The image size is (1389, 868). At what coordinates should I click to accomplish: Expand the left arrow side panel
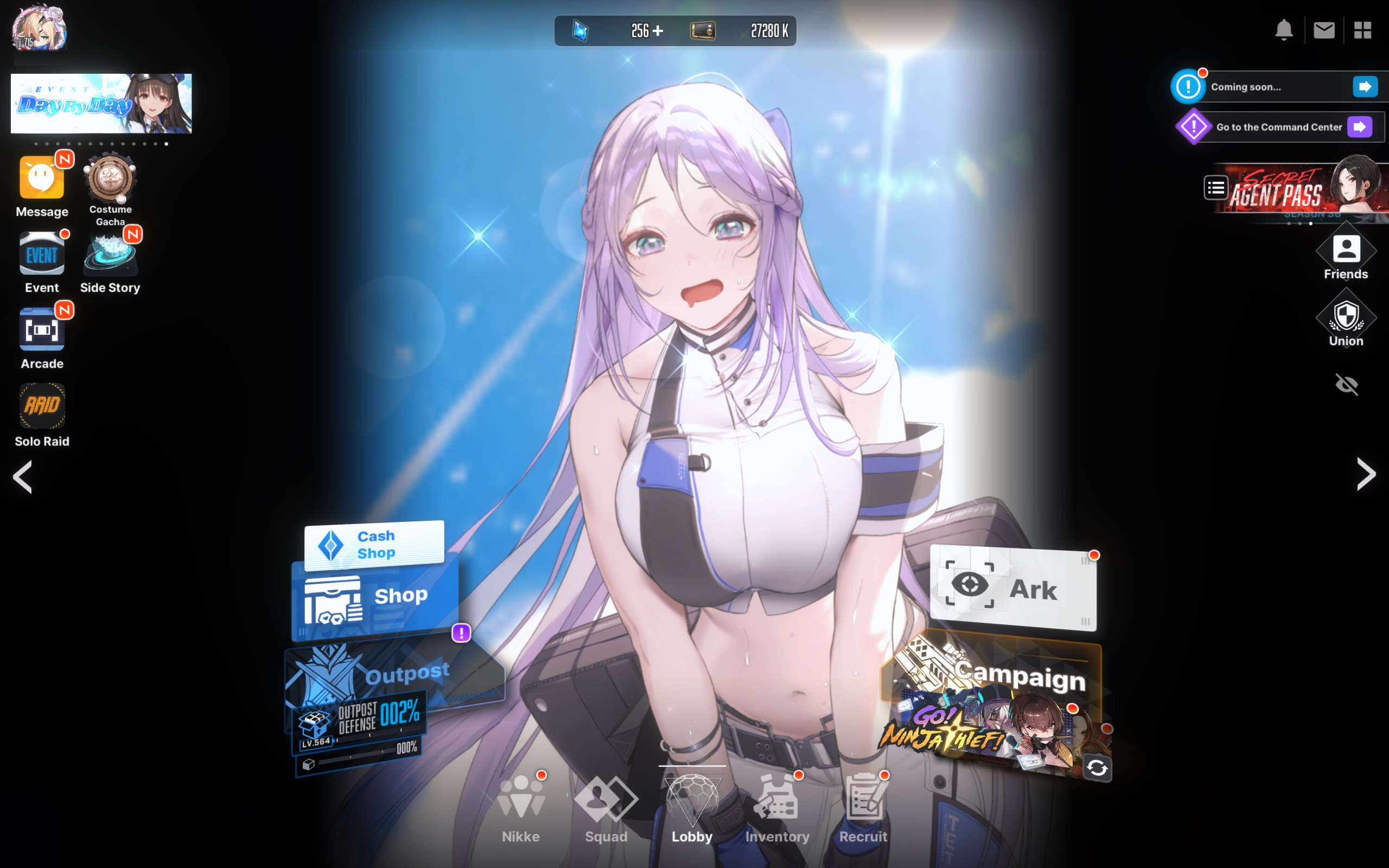pos(22,477)
